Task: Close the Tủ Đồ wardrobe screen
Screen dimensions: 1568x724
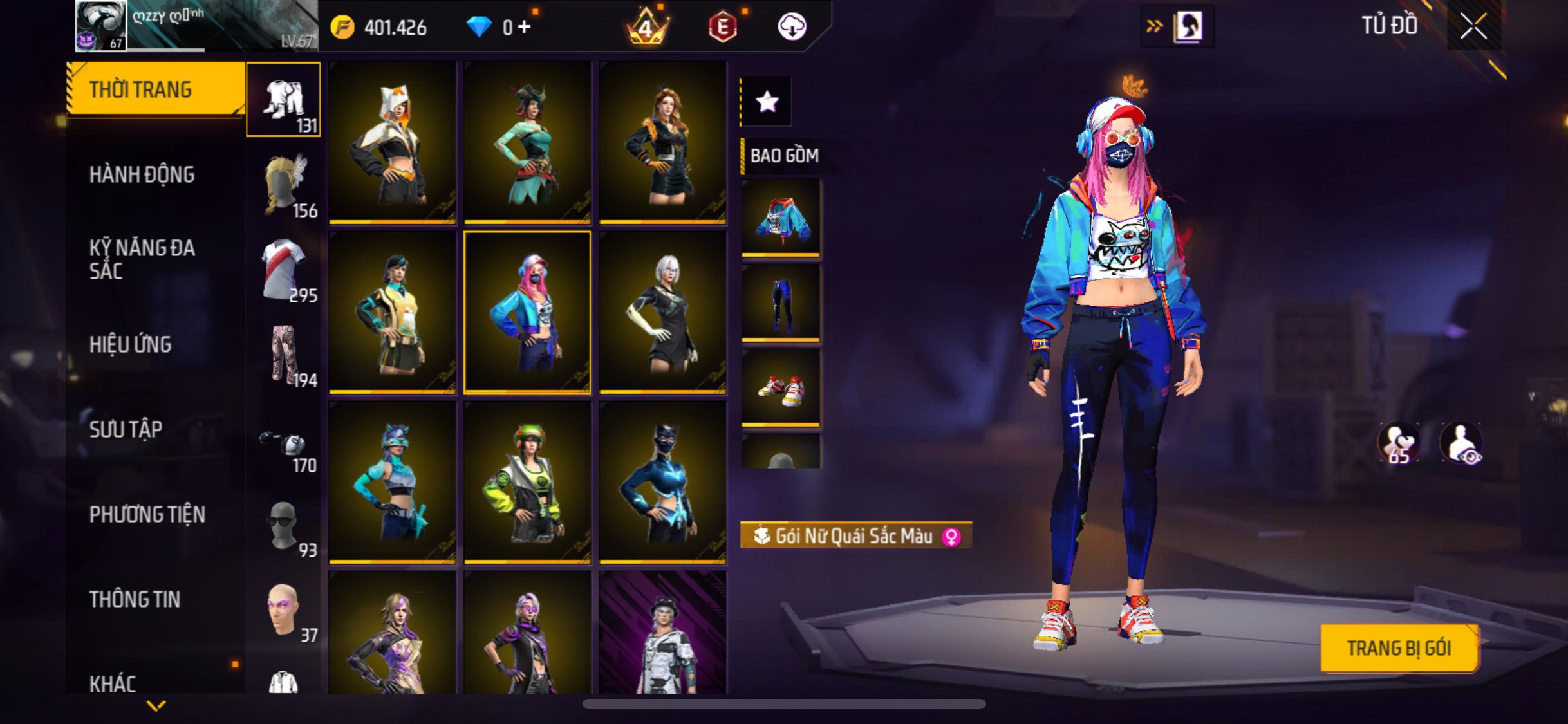Action: pos(1473,26)
